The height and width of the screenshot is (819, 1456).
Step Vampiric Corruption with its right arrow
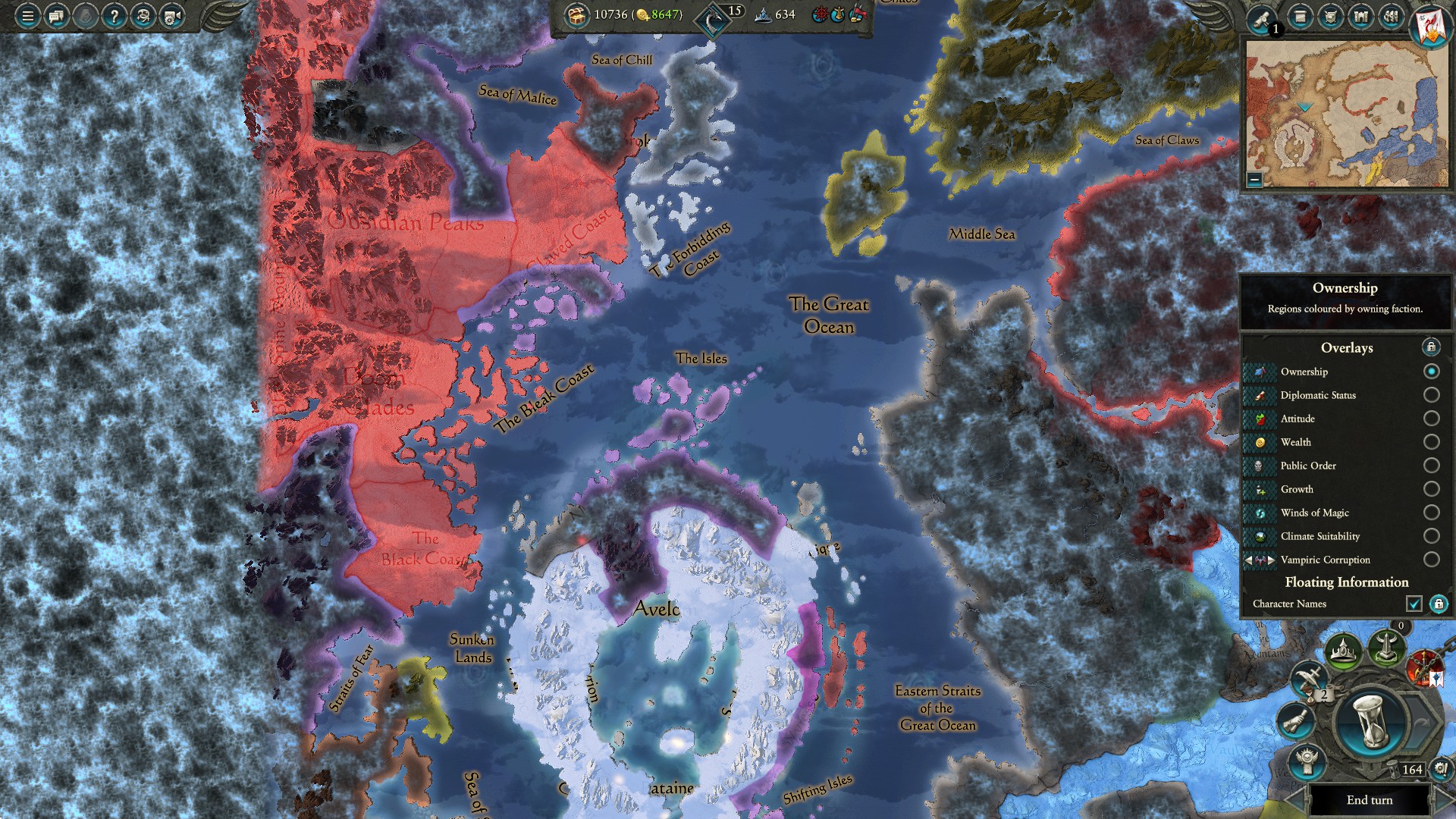(x=1272, y=560)
